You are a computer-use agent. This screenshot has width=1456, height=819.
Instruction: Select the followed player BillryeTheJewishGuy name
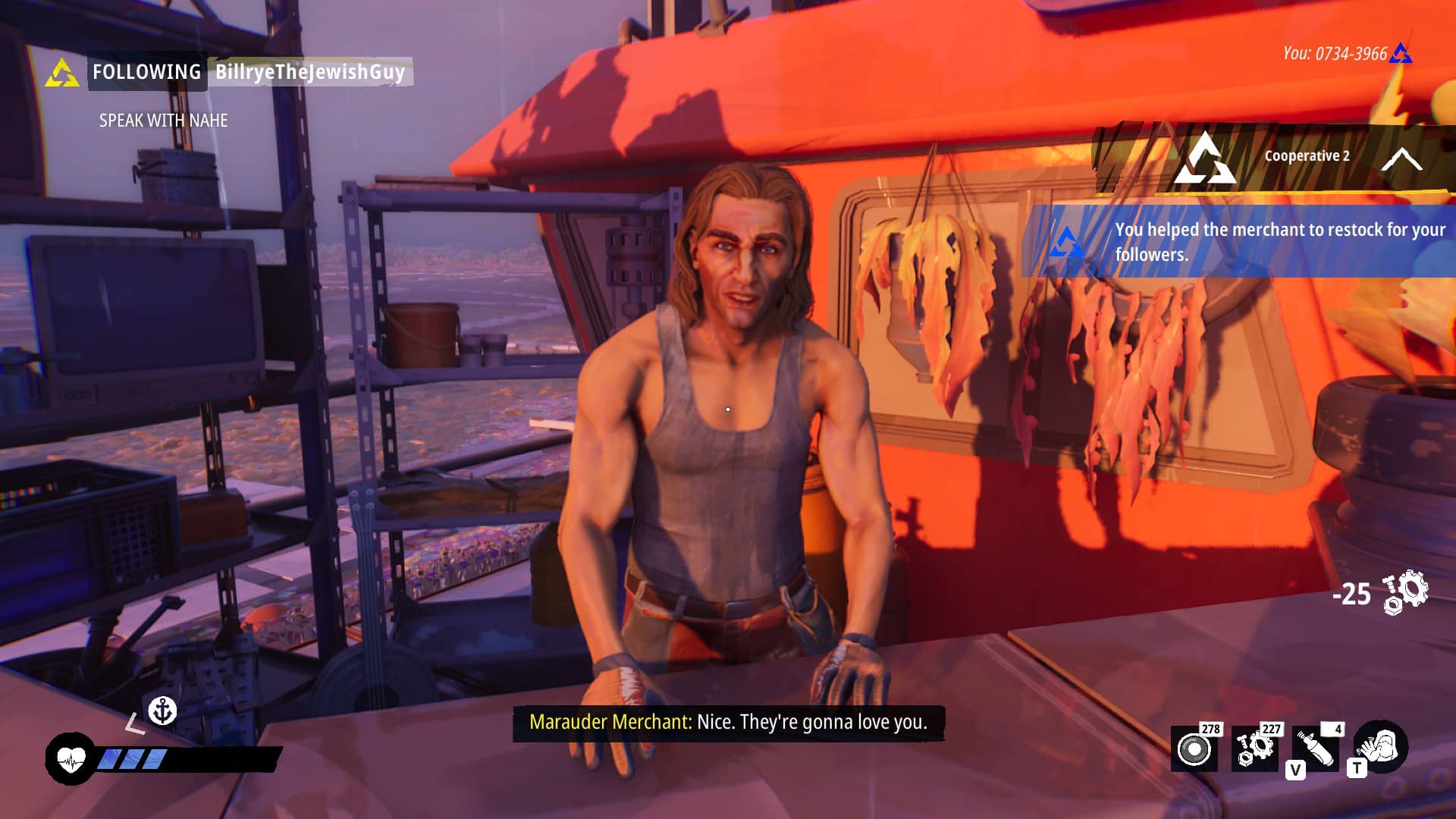click(x=310, y=72)
